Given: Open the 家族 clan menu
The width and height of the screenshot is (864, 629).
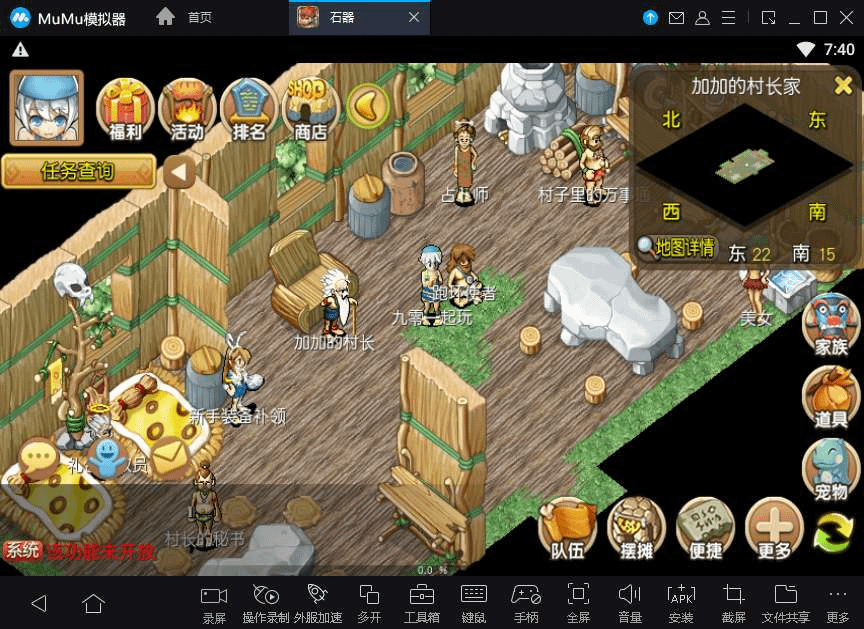Looking at the screenshot, I should (x=832, y=322).
